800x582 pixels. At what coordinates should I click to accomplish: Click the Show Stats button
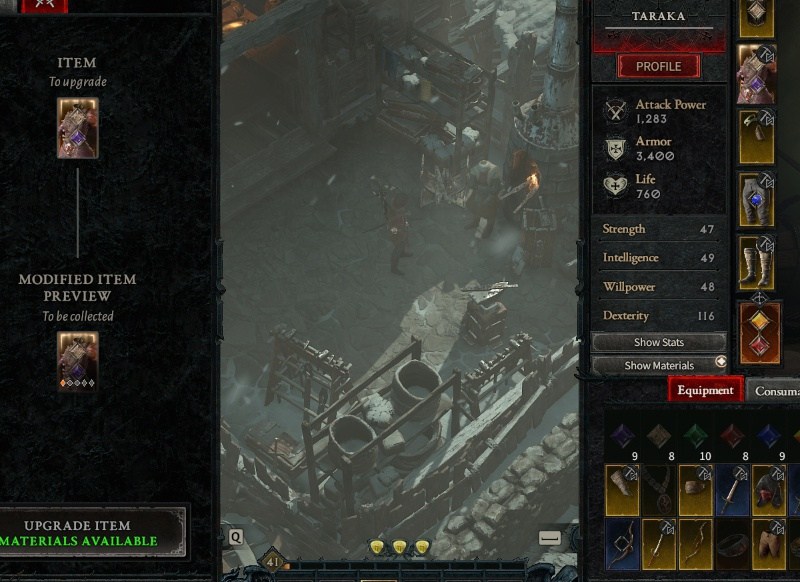pyautogui.click(x=659, y=342)
